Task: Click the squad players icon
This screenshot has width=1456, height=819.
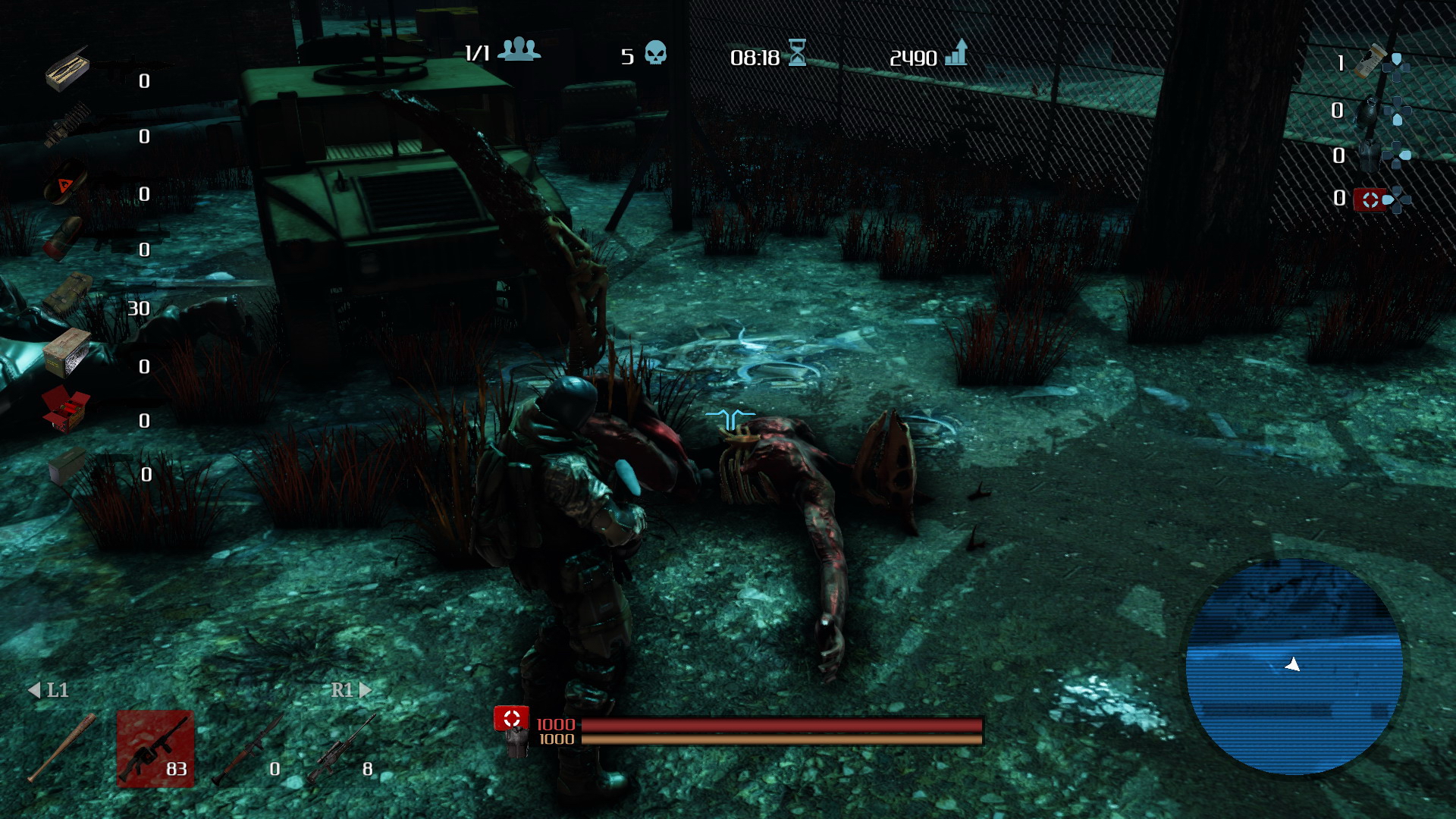Action: [519, 49]
